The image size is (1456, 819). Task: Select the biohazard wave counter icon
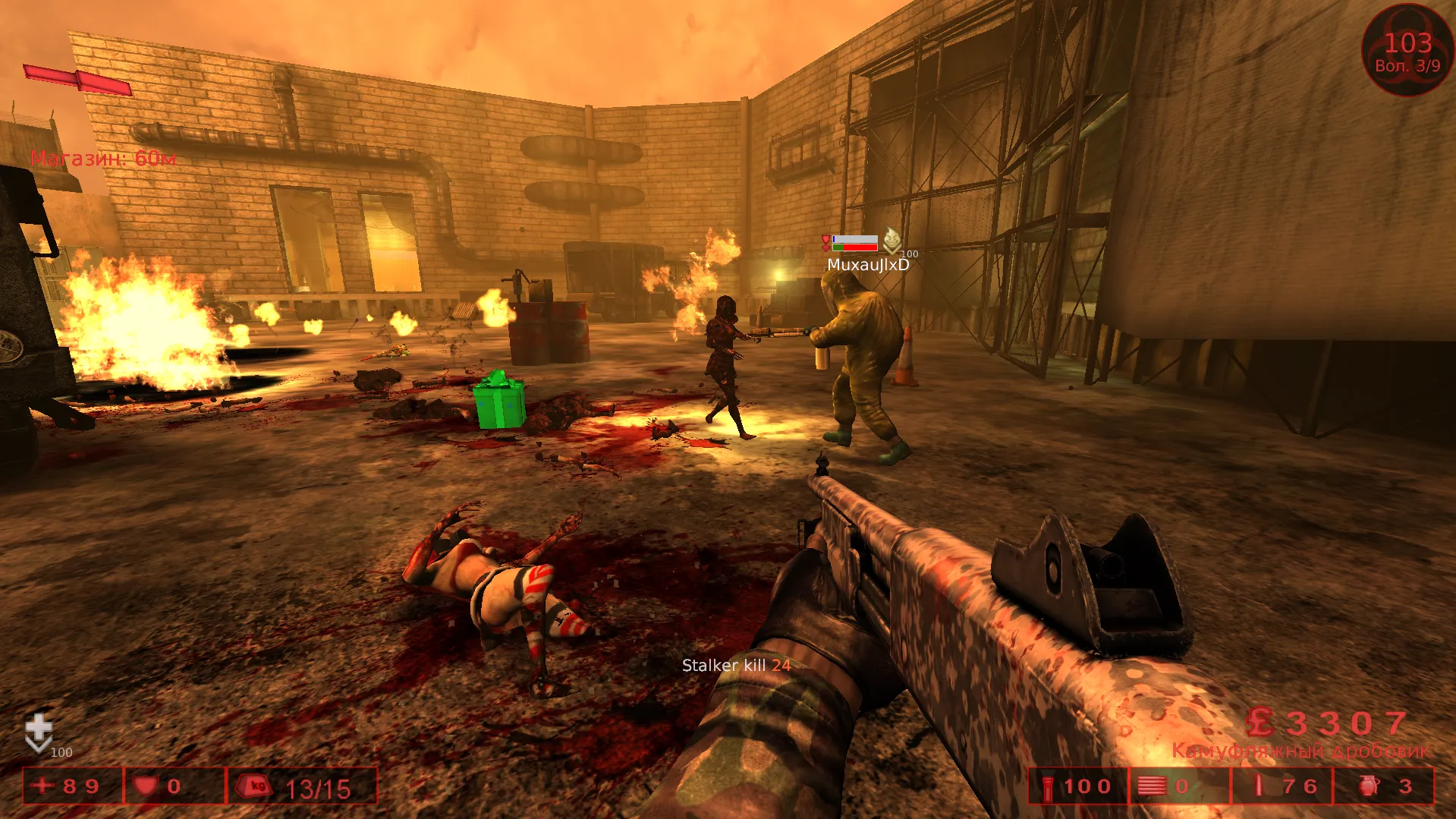(x=1407, y=50)
